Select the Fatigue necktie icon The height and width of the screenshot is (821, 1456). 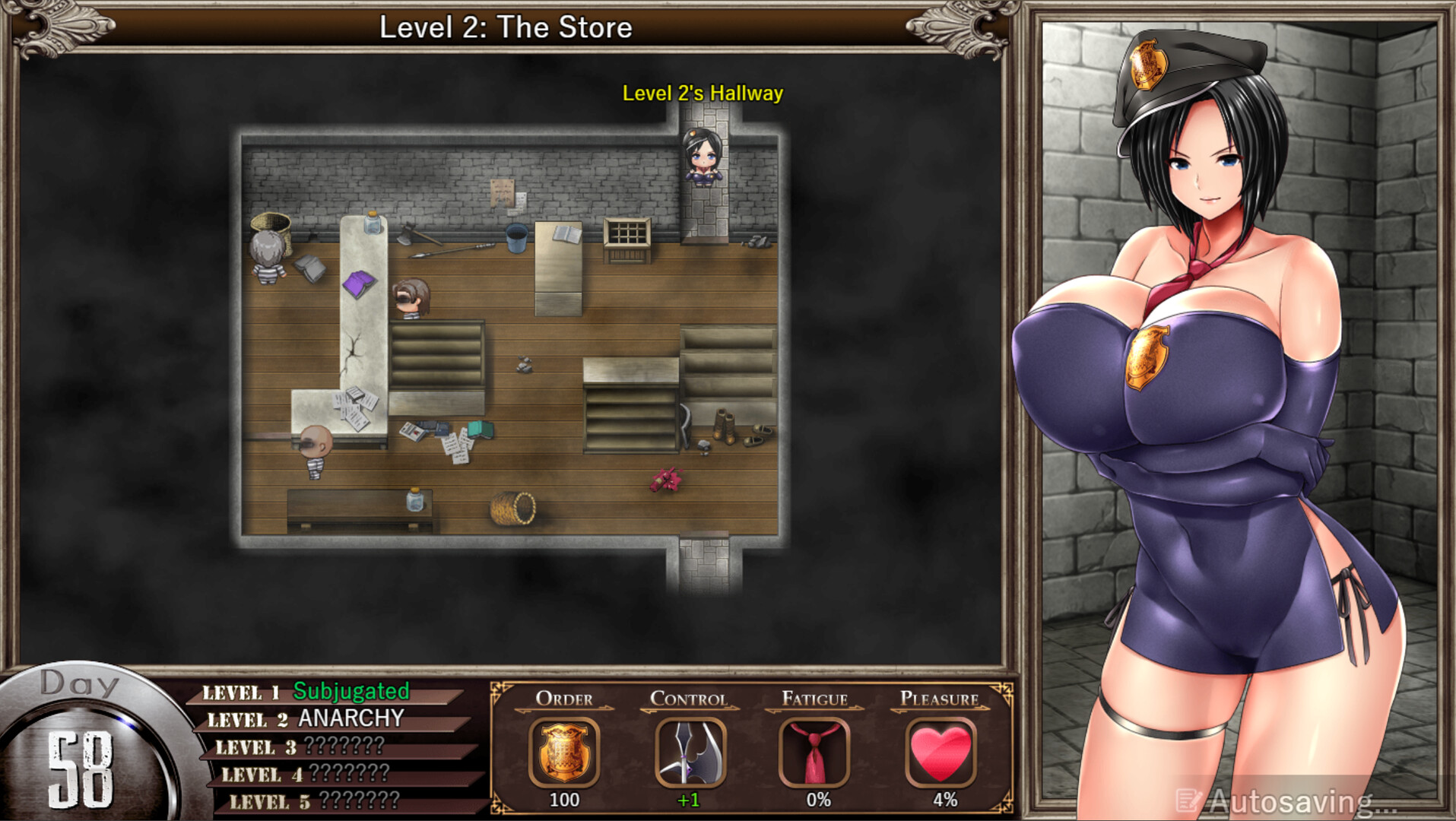pyautogui.click(x=815, y=752)
